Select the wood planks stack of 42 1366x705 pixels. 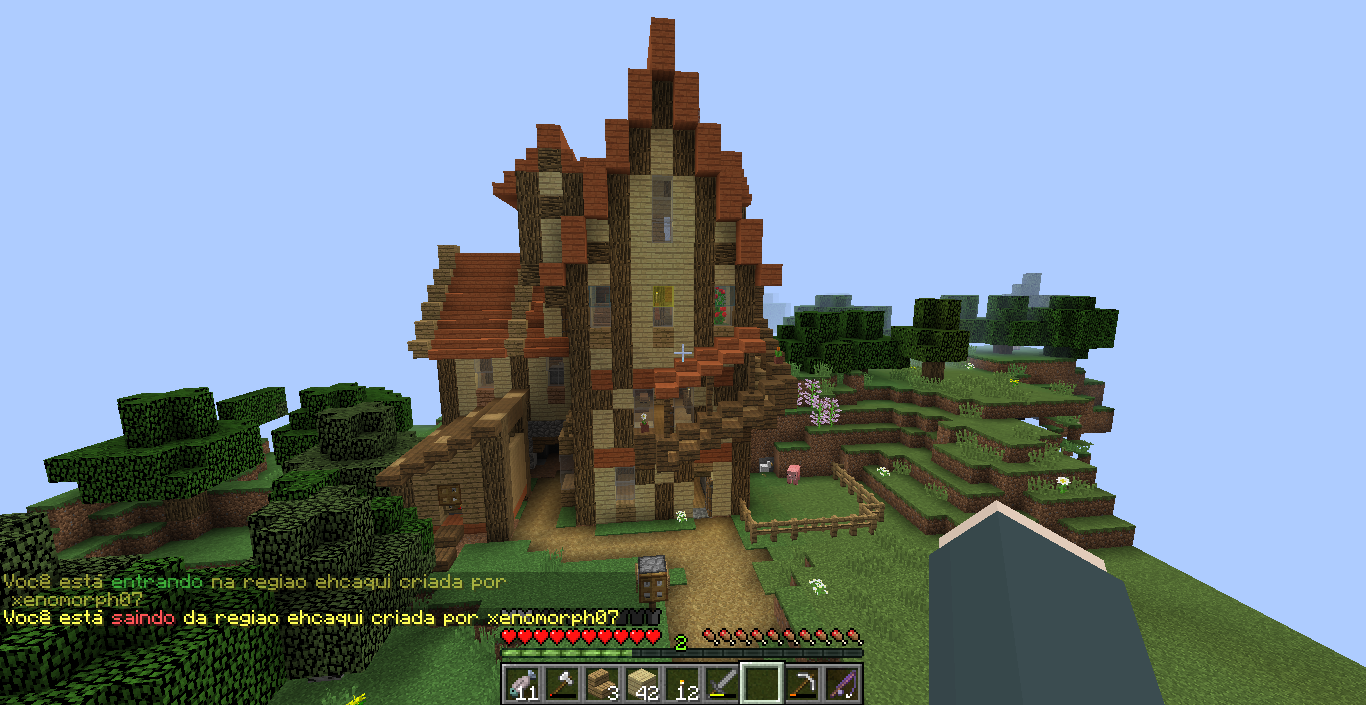[x=640, y=683]
